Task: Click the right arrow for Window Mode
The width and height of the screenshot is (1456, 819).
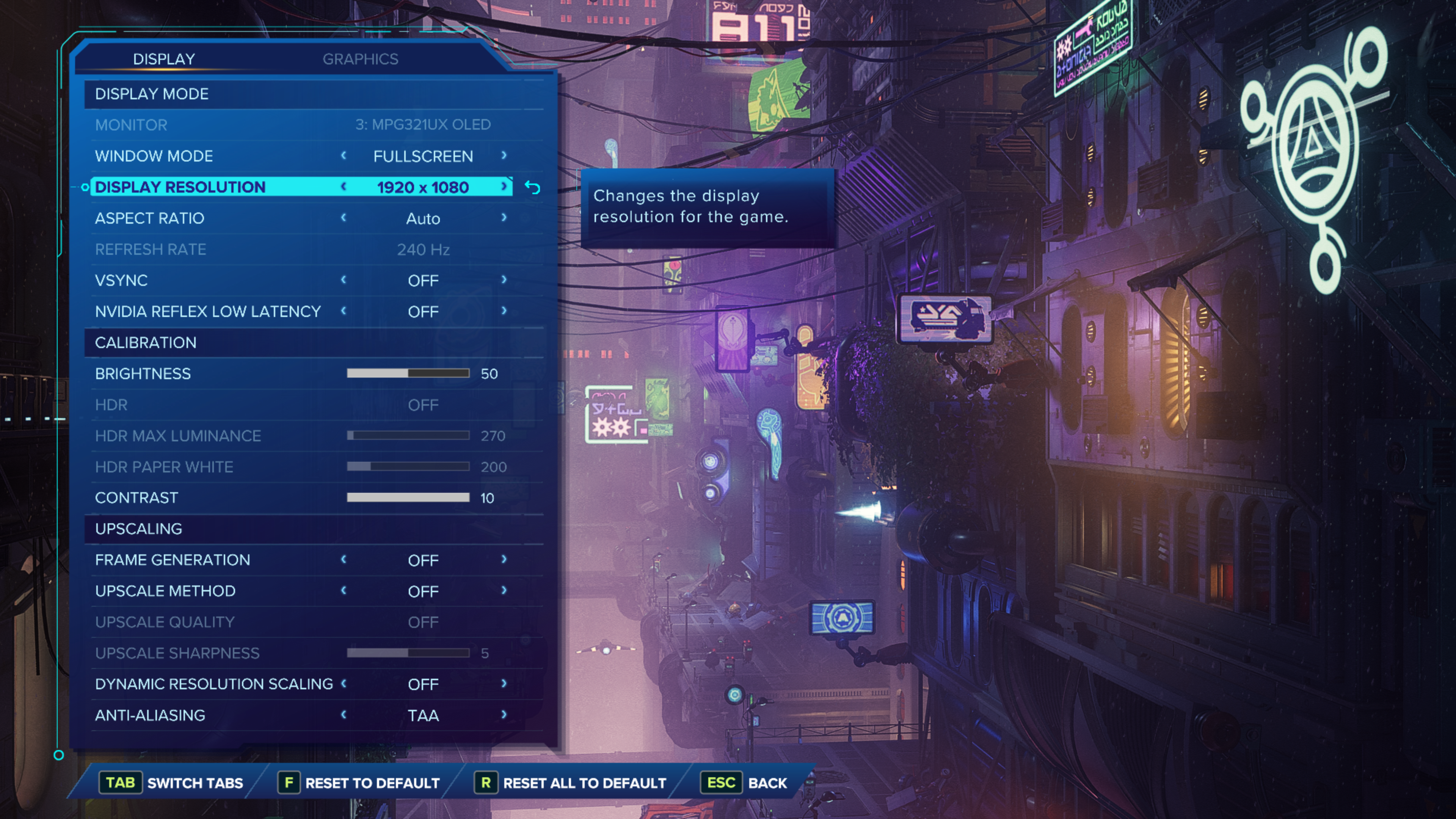Action: tap(504, 155)
